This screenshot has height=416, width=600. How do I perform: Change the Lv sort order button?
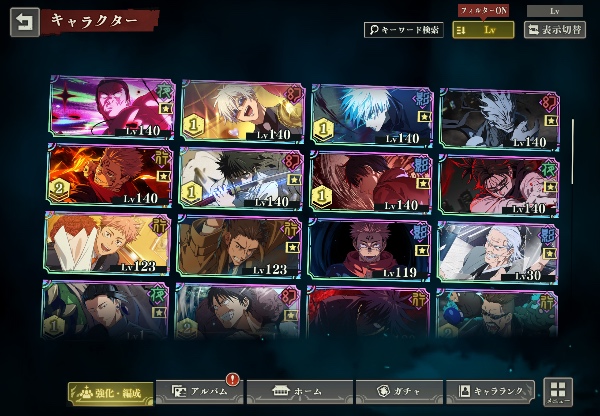[483, 30]
